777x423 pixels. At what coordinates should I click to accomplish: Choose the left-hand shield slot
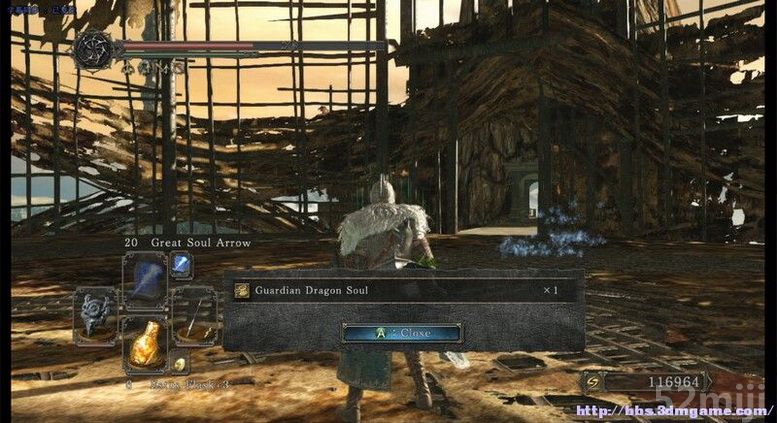(x=97, y=311)
